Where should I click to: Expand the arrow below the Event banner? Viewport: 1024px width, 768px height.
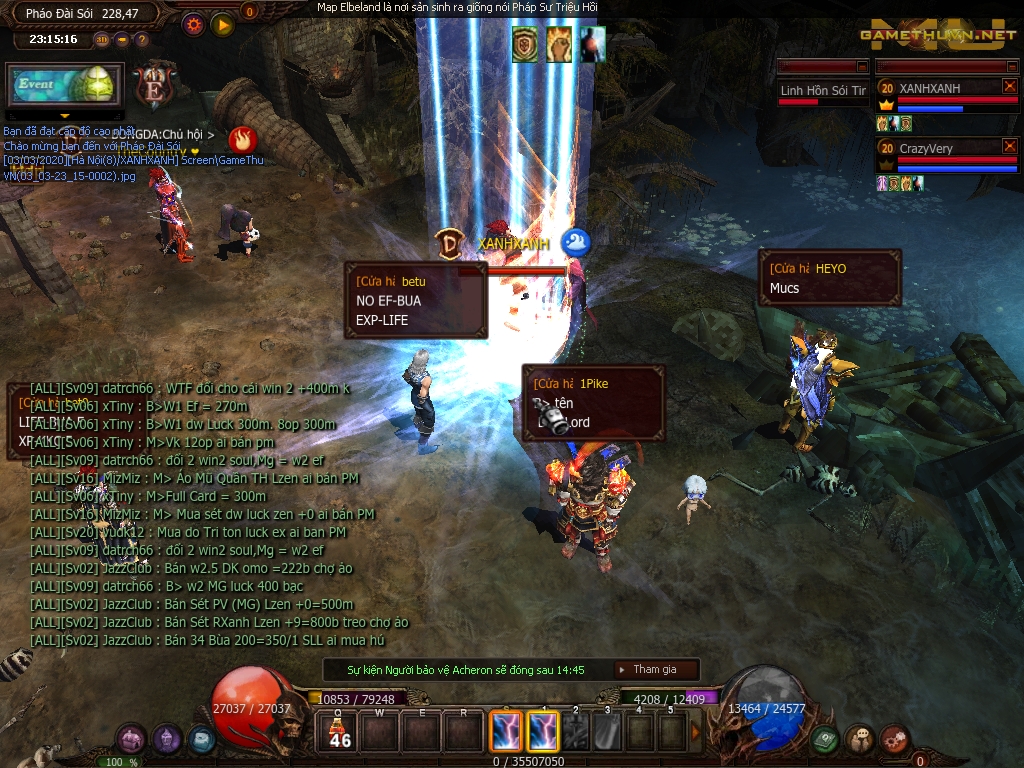[65, 116]
